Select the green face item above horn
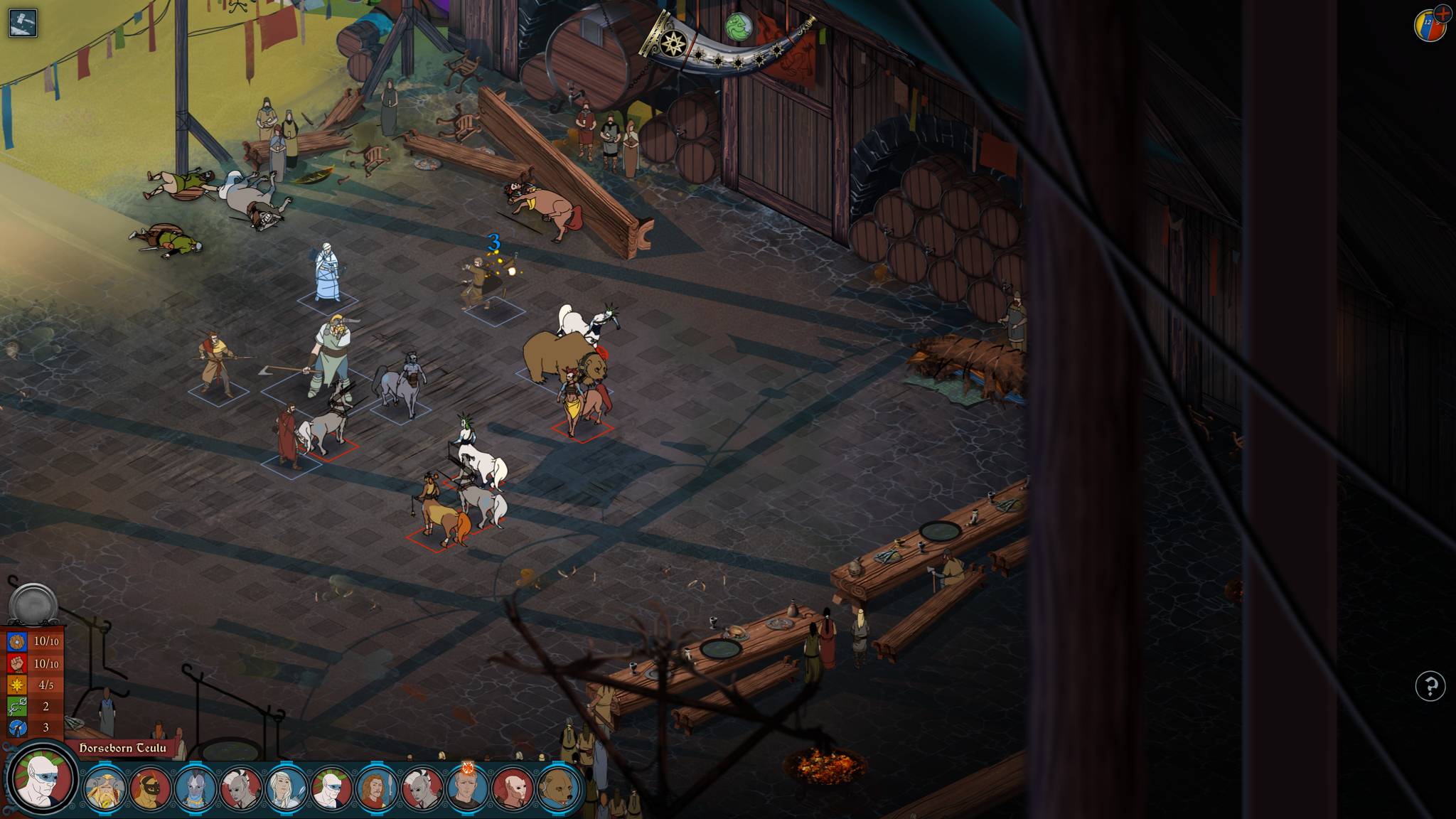The image size is (1456, 819). [x=739, y=28]
